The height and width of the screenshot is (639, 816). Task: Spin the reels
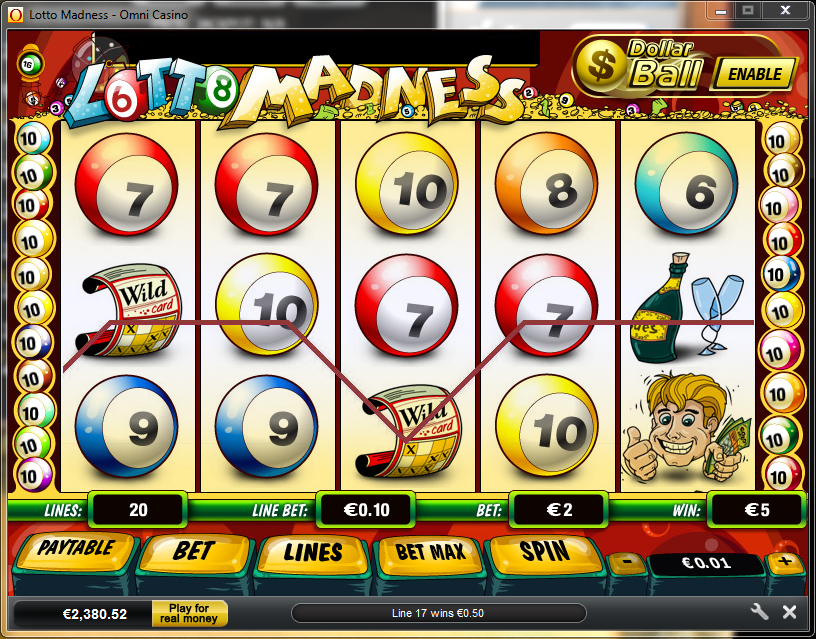[x=544, y=552]
